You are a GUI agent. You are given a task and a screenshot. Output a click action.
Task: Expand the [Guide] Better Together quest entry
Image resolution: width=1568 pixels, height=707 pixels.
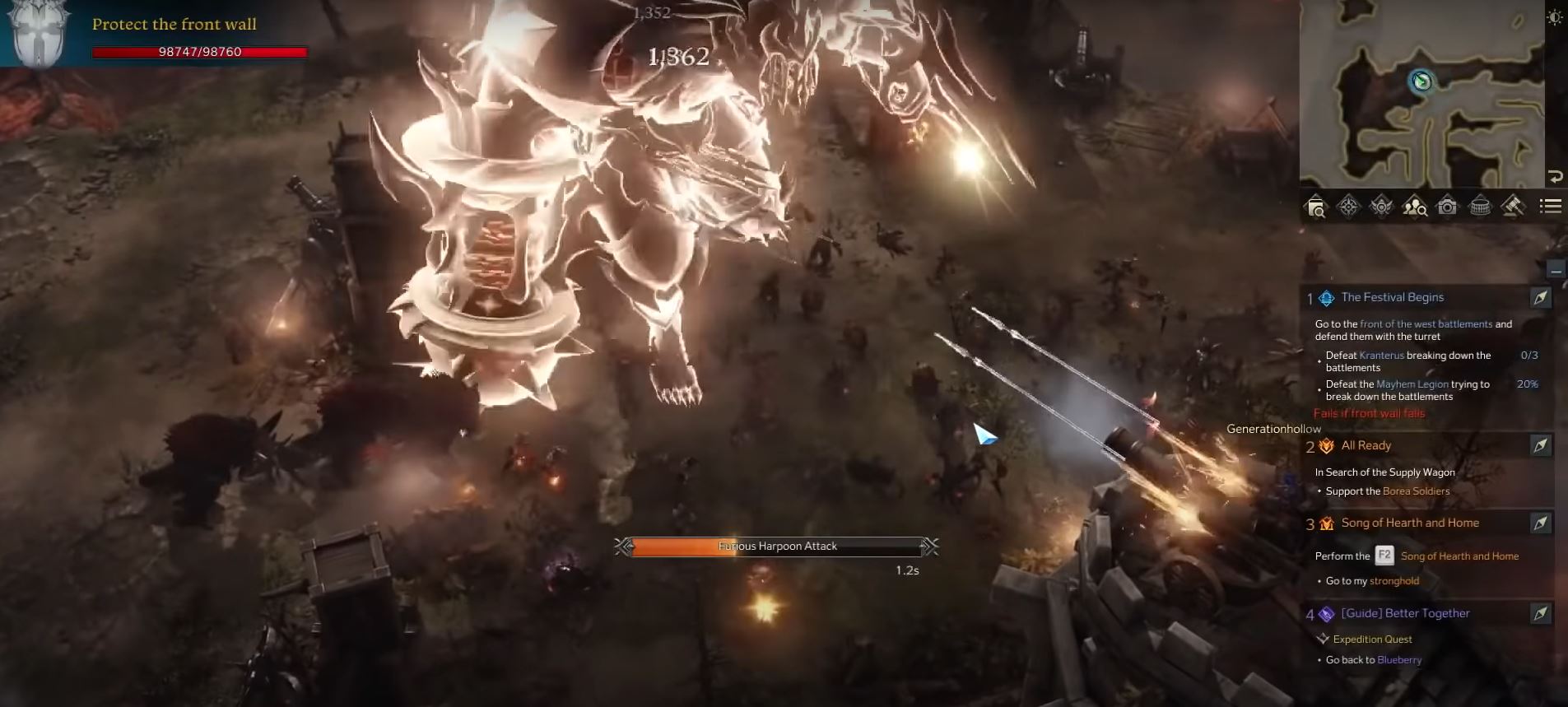(x=1405, y=613)
